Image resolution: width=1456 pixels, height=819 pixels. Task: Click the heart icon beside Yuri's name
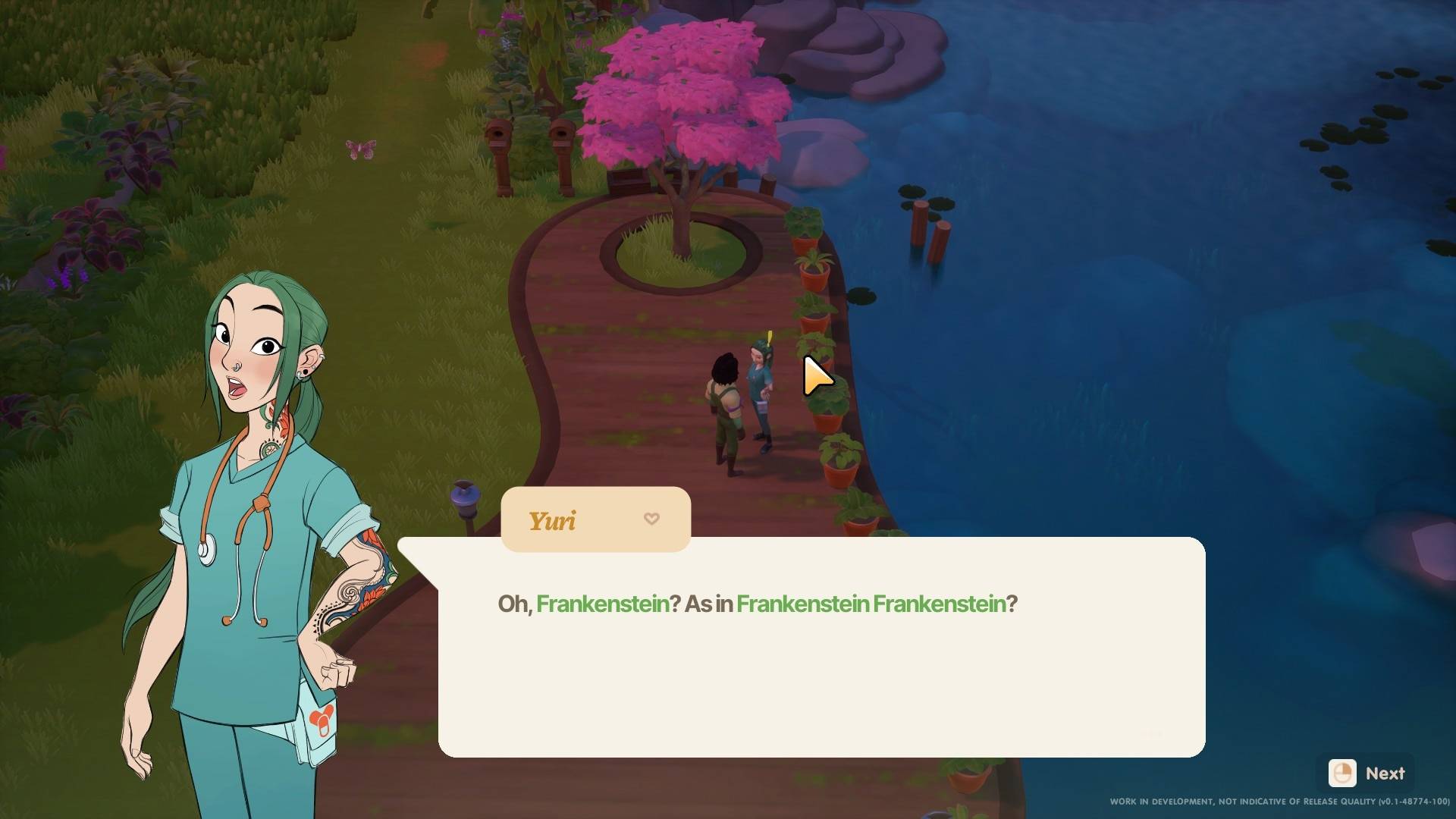pos(651,519)
